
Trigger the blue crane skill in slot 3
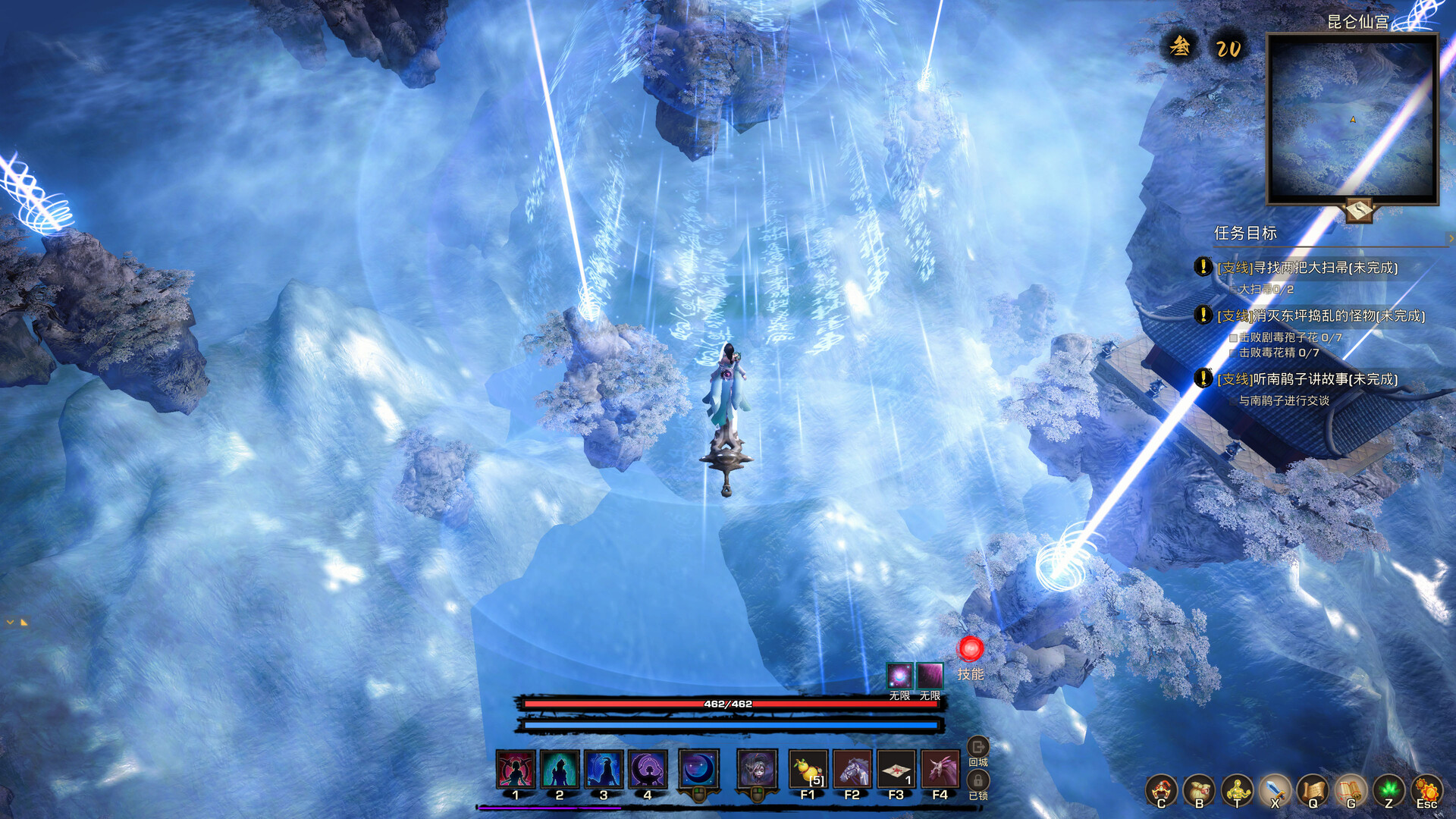click(604, 770)
